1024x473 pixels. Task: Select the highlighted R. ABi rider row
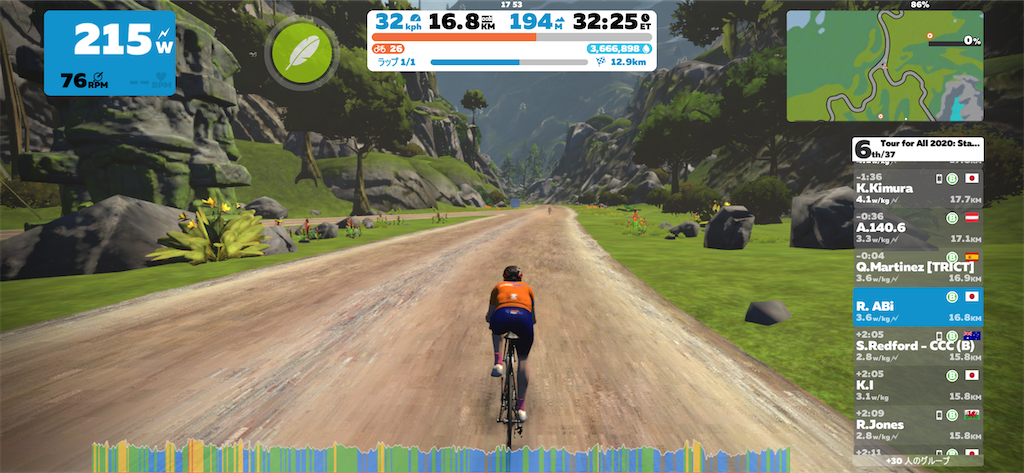pyautogui.click(x=917, y=306)
